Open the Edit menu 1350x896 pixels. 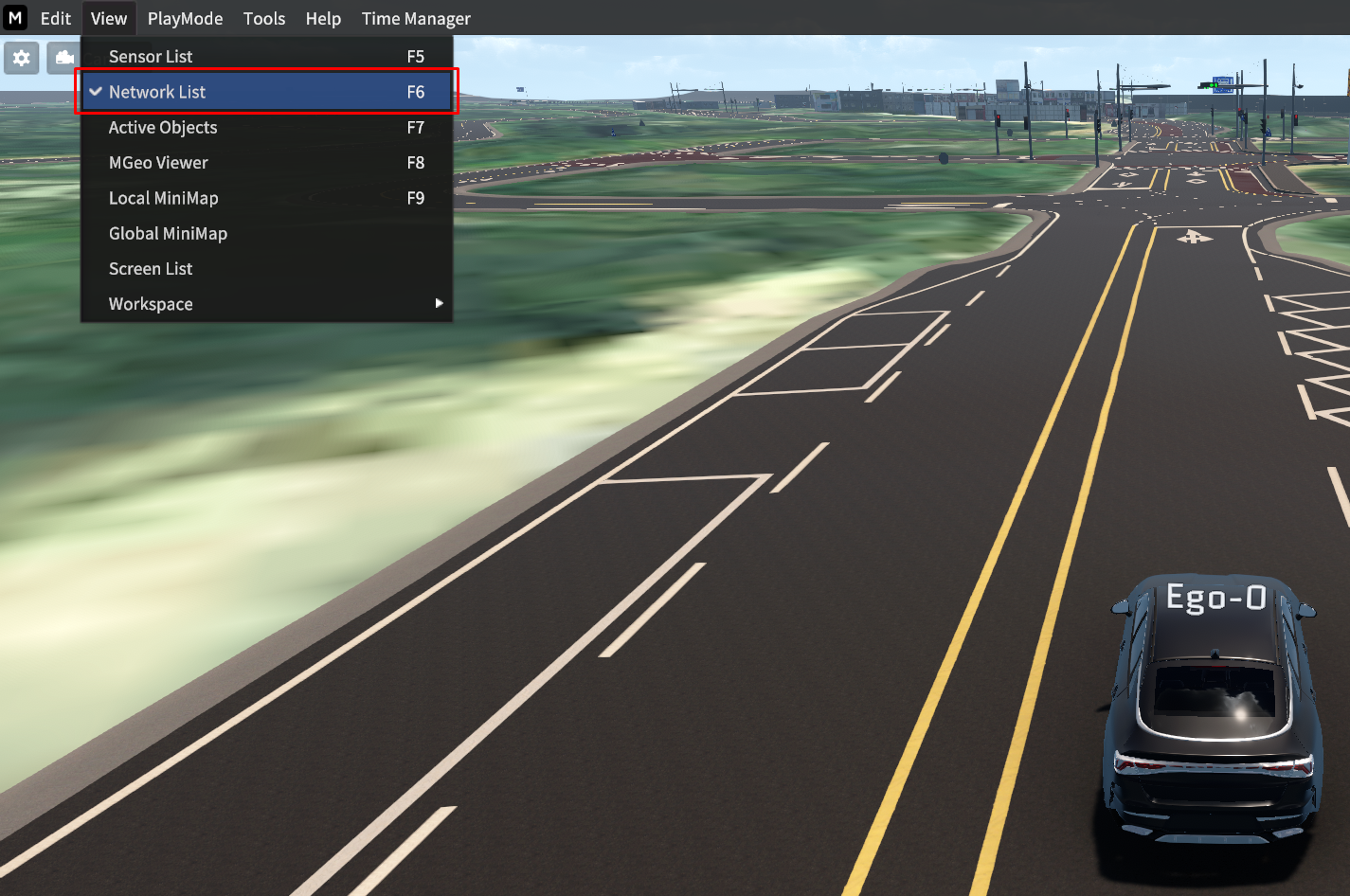pos(55,18)
